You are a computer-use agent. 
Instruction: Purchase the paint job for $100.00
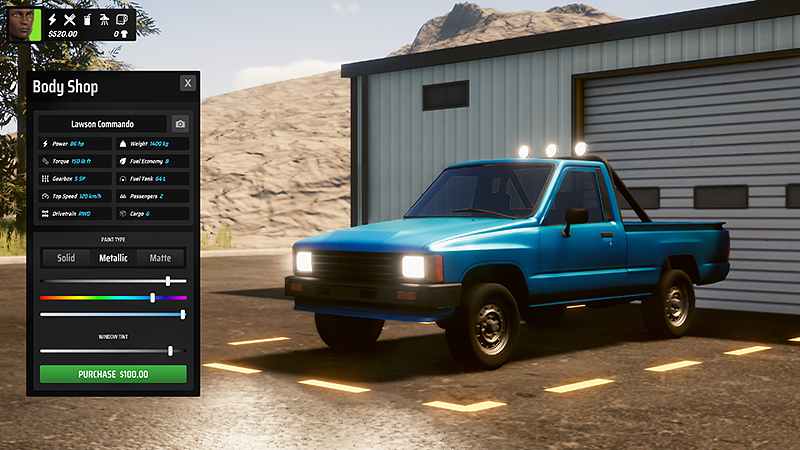[113, 374]
